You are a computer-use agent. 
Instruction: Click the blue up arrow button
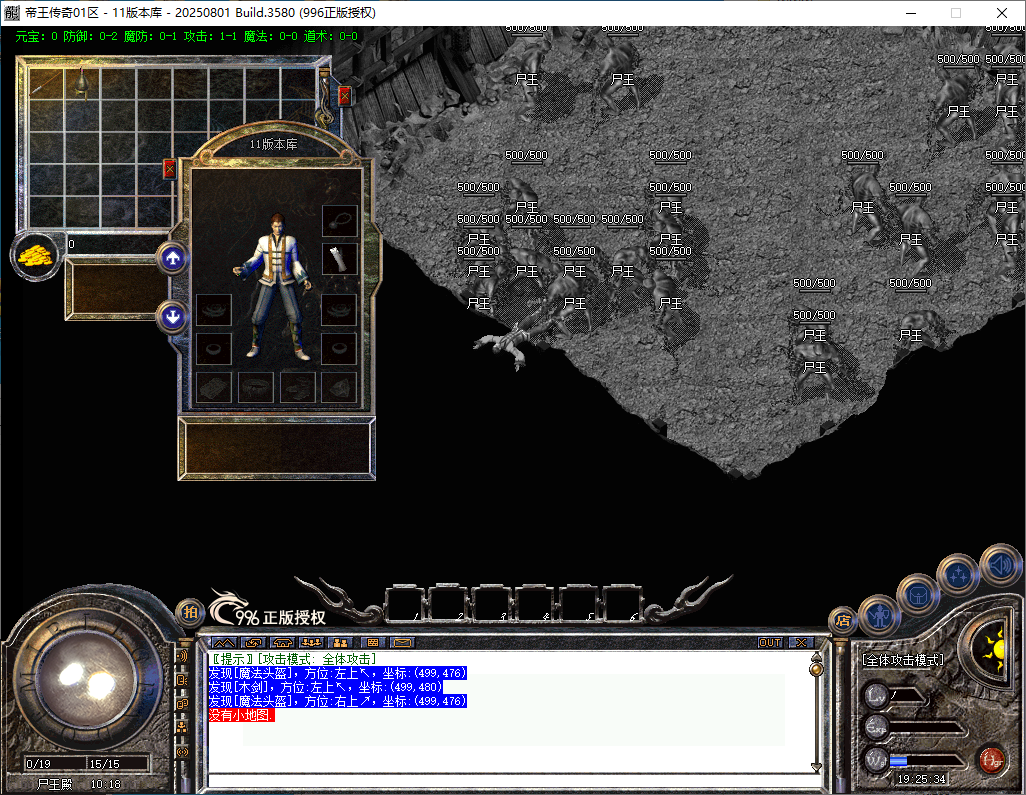(x=173, y=259)
